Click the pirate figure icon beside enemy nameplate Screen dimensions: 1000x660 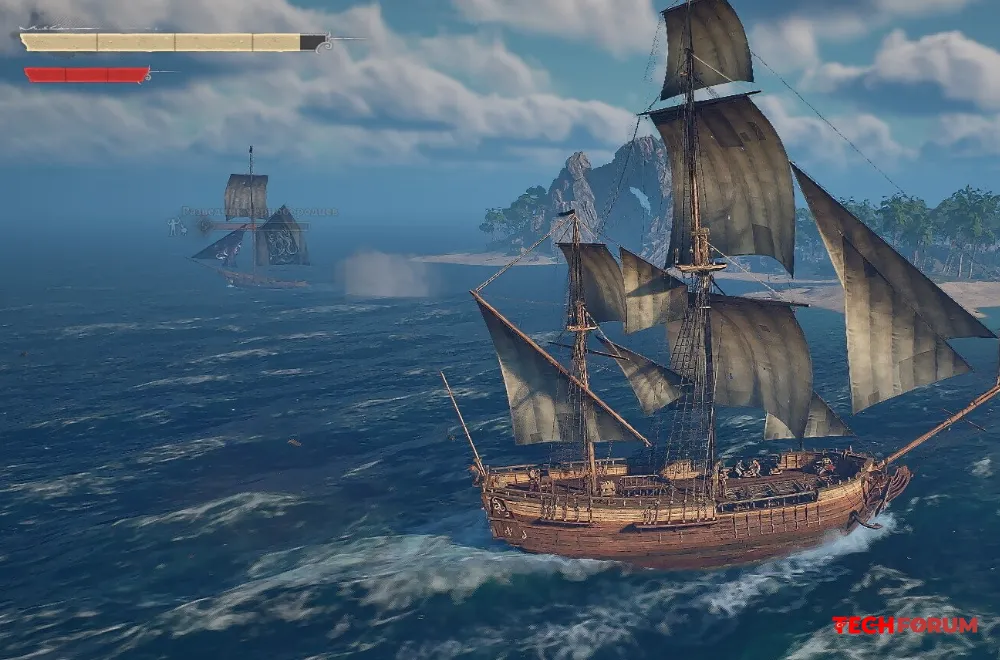click(x=175, y=227)
